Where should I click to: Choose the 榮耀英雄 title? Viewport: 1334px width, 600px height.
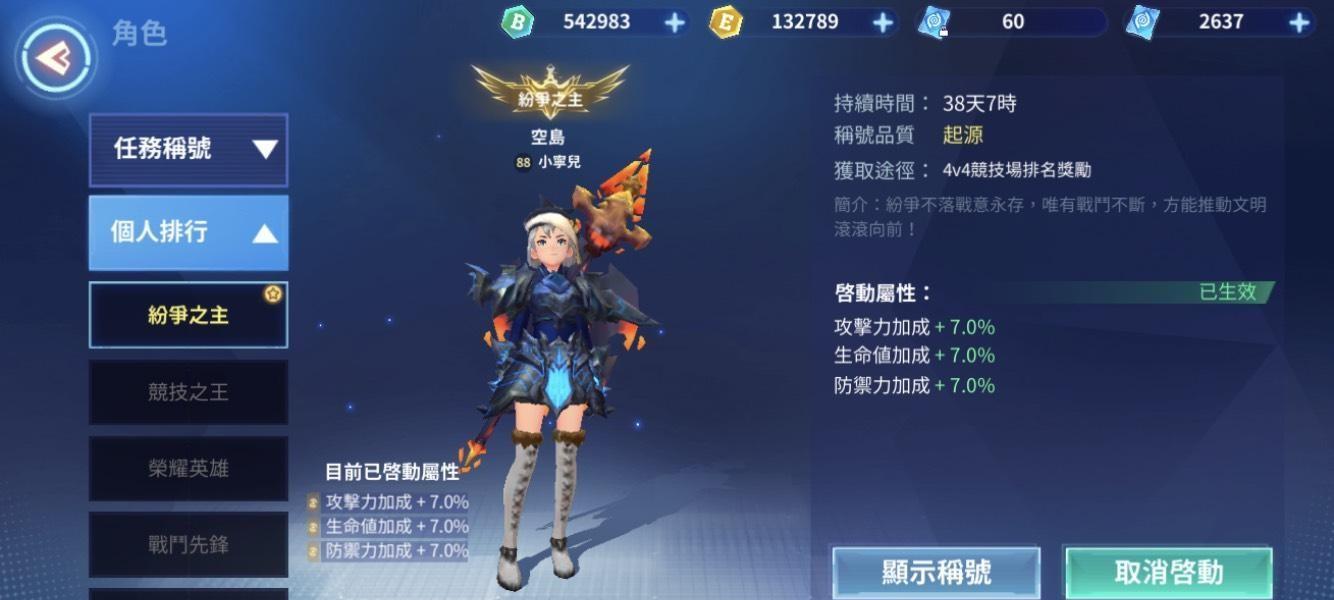[x=188, y=468]
